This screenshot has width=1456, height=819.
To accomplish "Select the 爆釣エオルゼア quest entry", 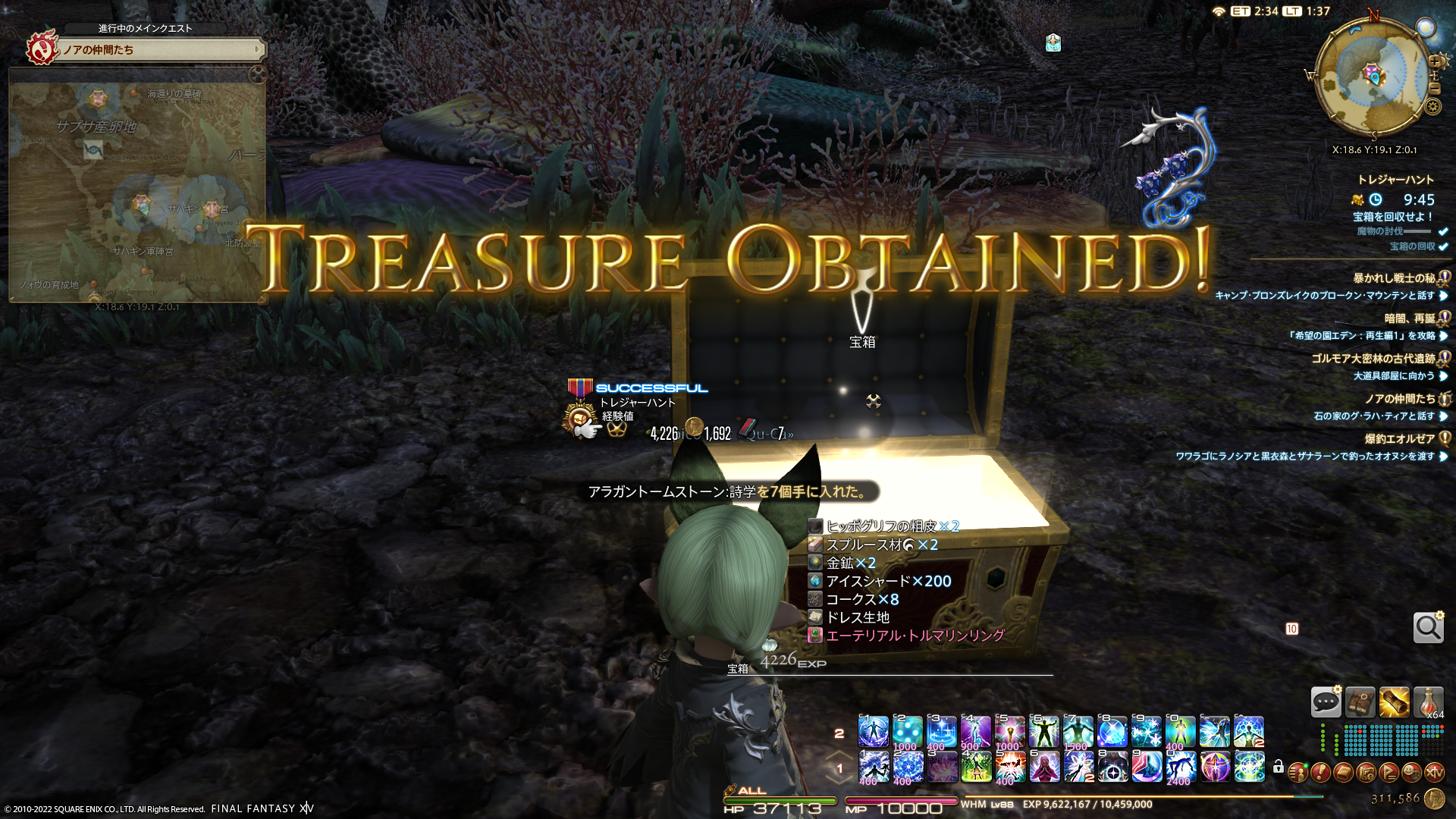I will 1399,439.
